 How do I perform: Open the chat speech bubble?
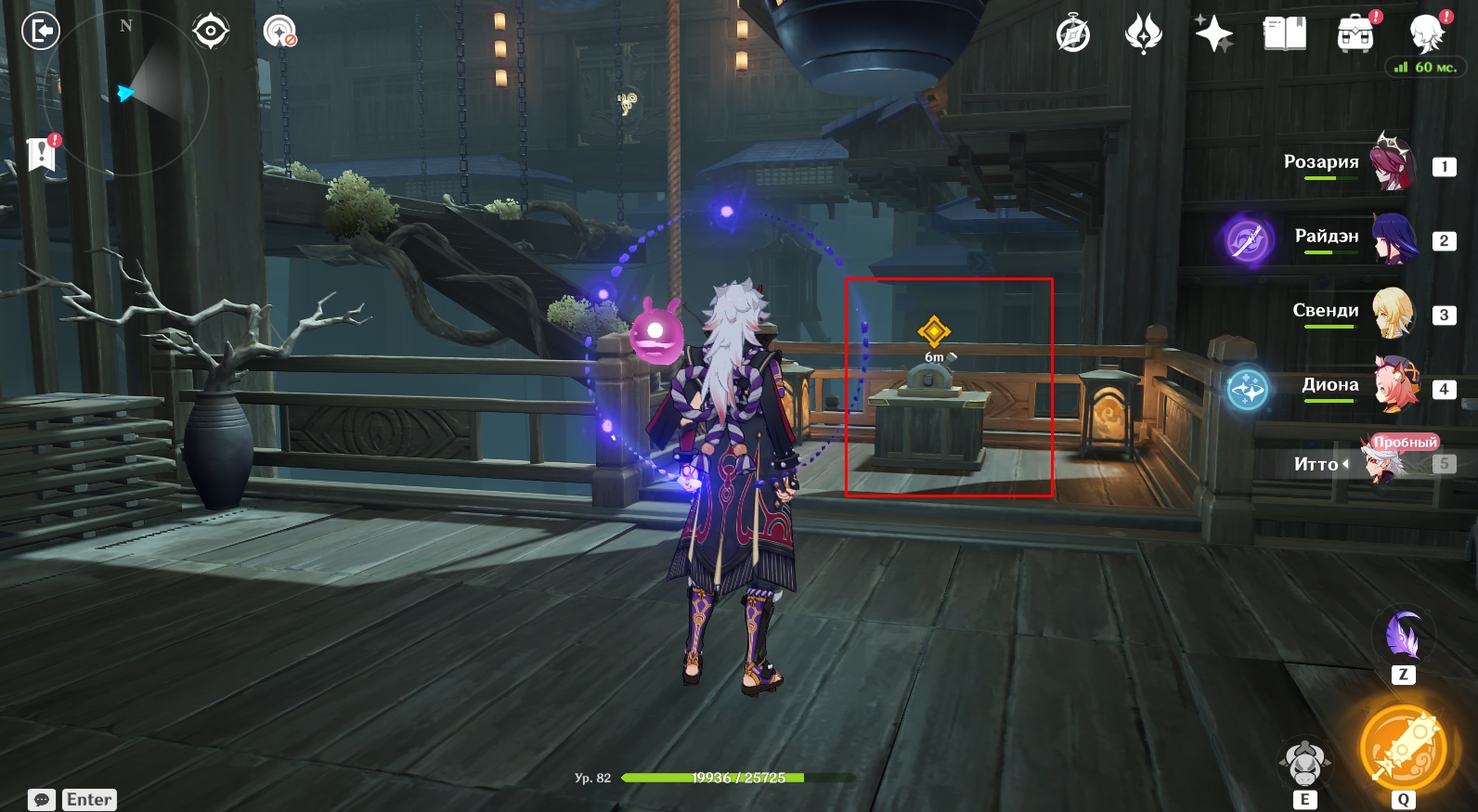(42, 800)
